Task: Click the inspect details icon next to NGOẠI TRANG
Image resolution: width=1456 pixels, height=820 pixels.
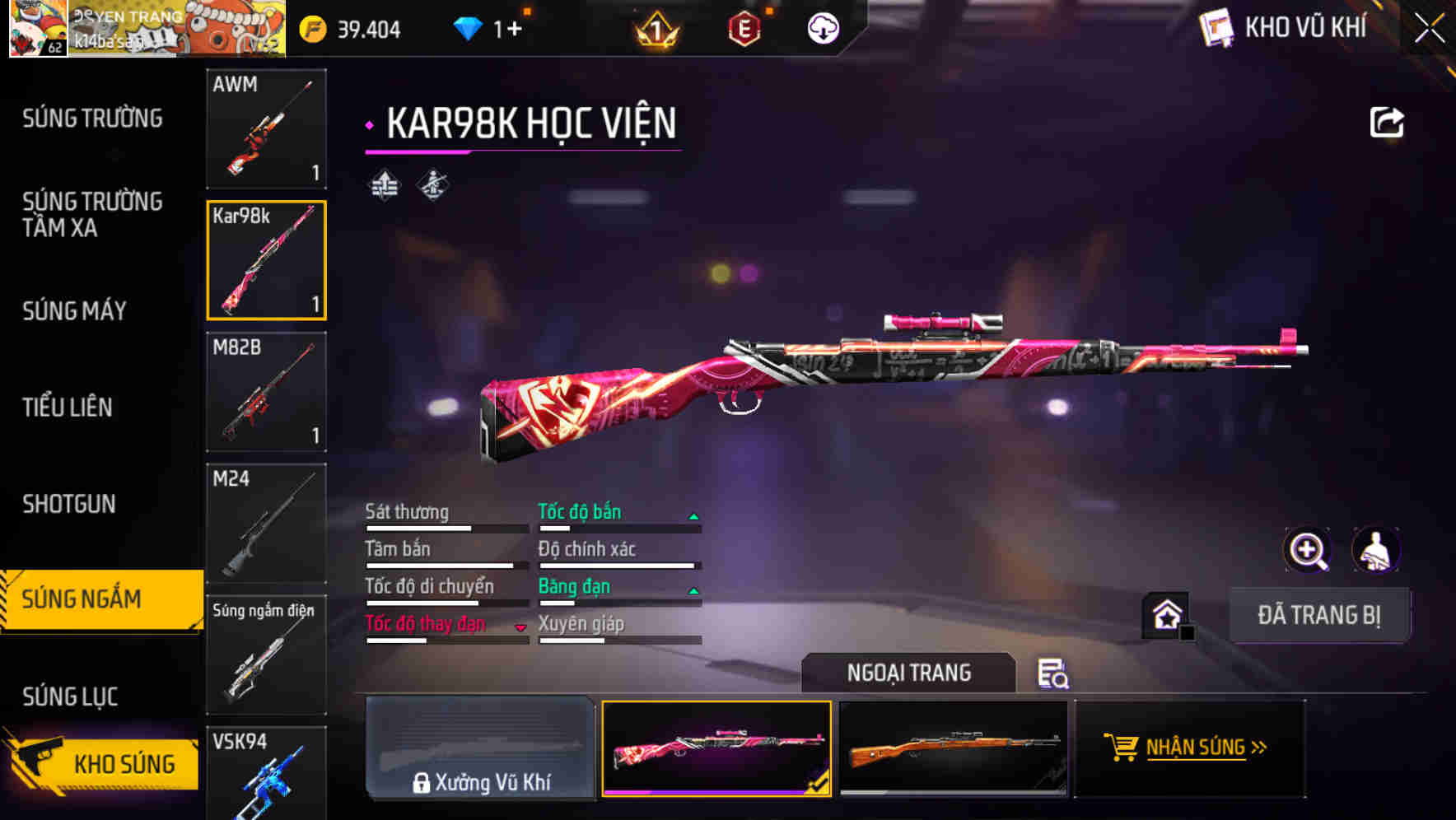Action: pos(1054,673)
